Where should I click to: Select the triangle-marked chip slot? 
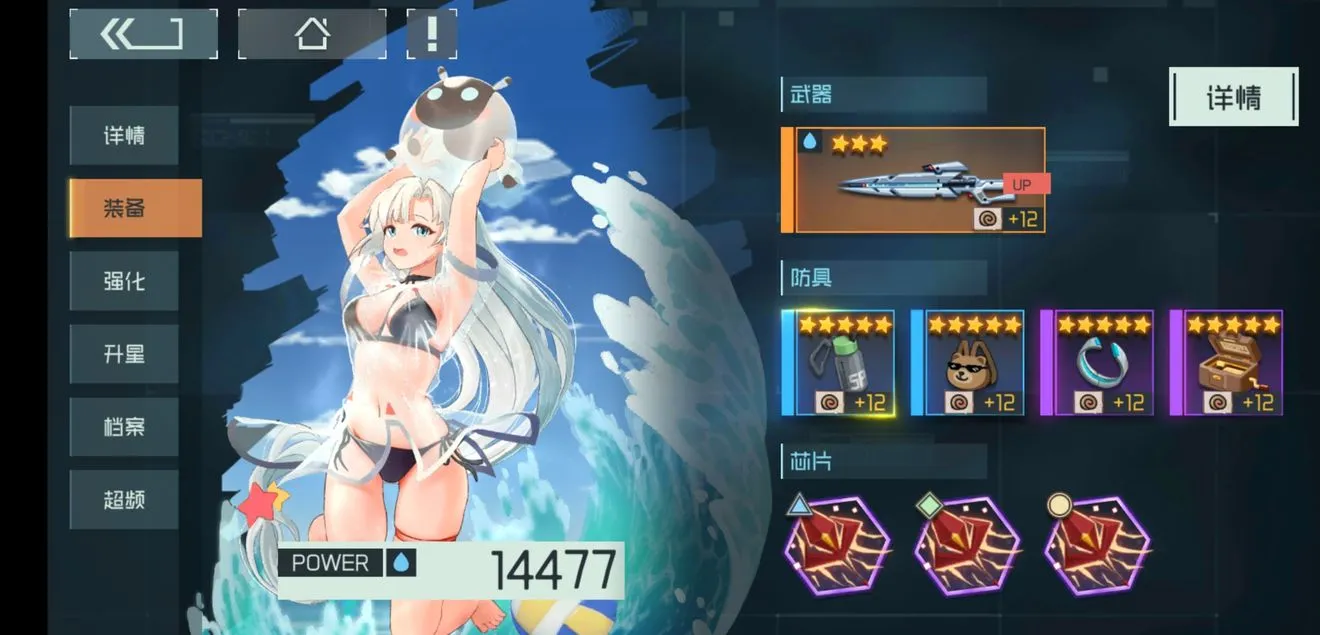point(837,547)
